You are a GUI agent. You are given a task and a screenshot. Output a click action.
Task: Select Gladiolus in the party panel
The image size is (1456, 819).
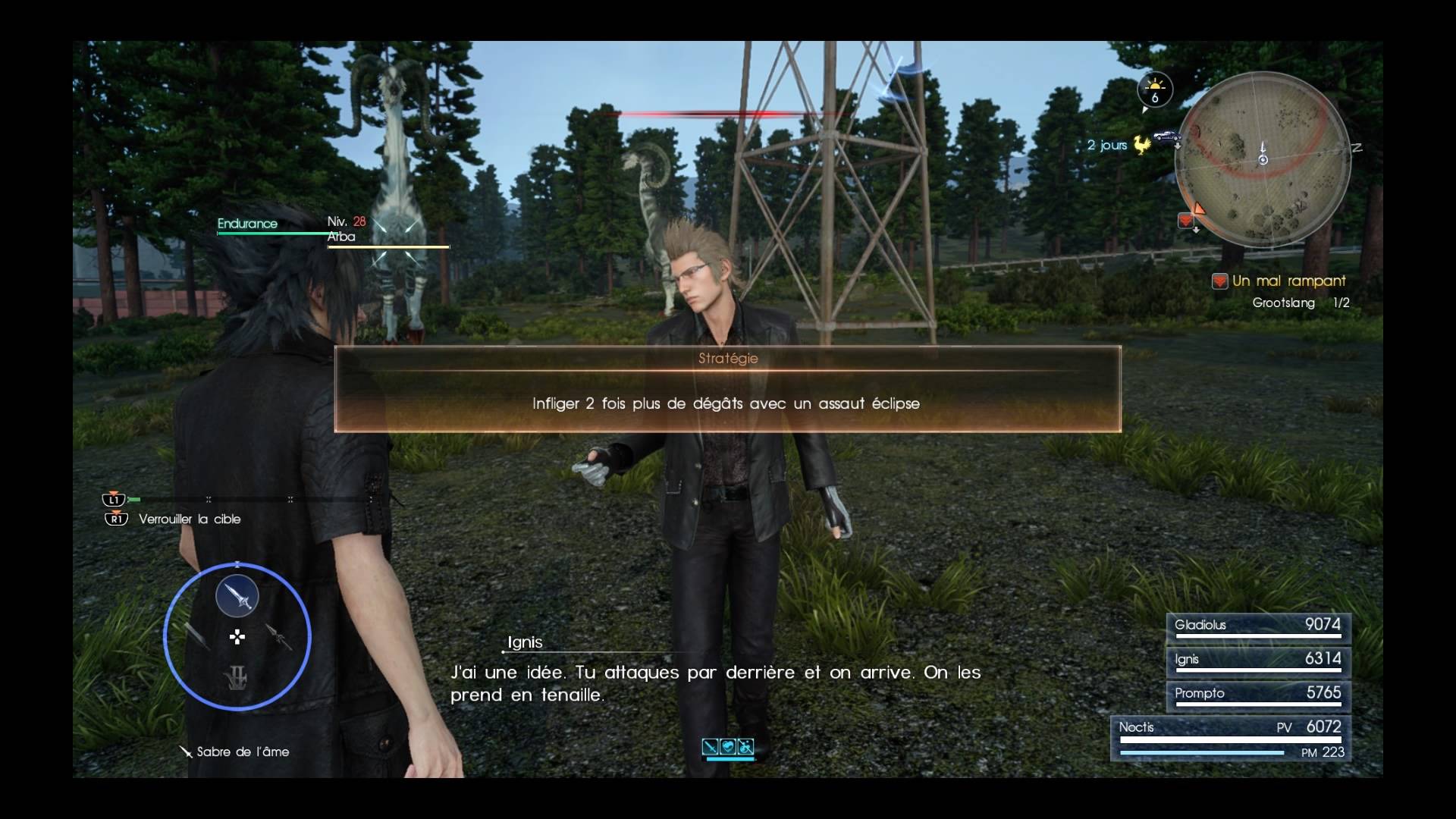pos(1258,627)
